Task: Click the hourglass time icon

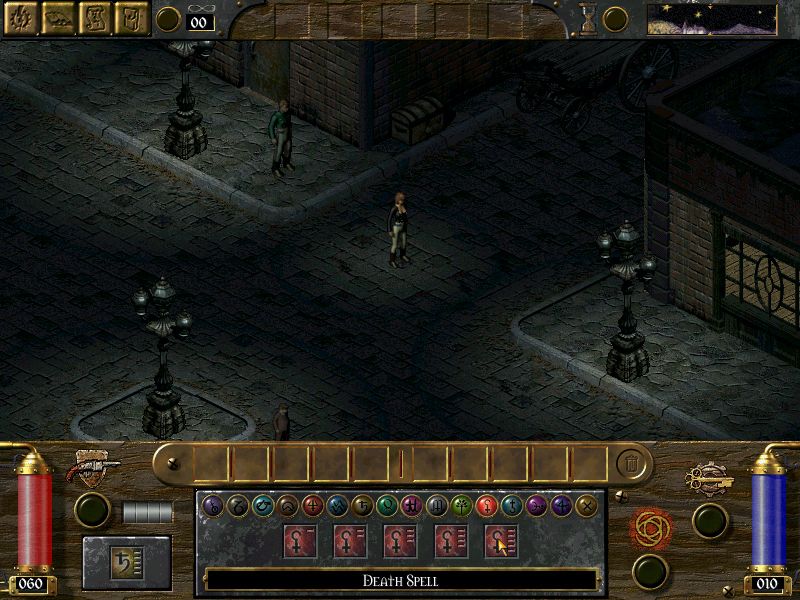Action: [588, 18]
